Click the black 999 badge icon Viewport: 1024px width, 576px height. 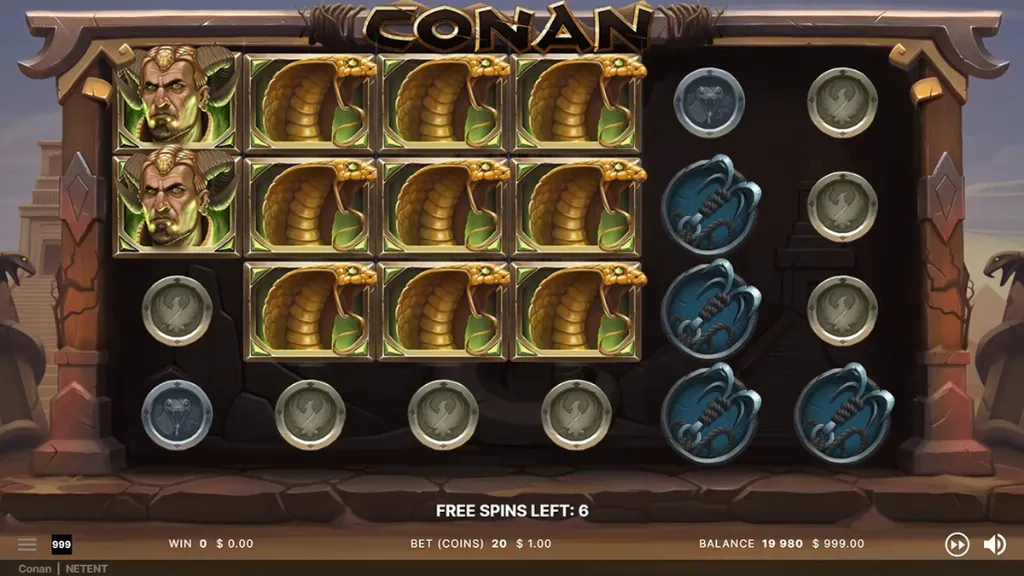[x=61, y=544]
